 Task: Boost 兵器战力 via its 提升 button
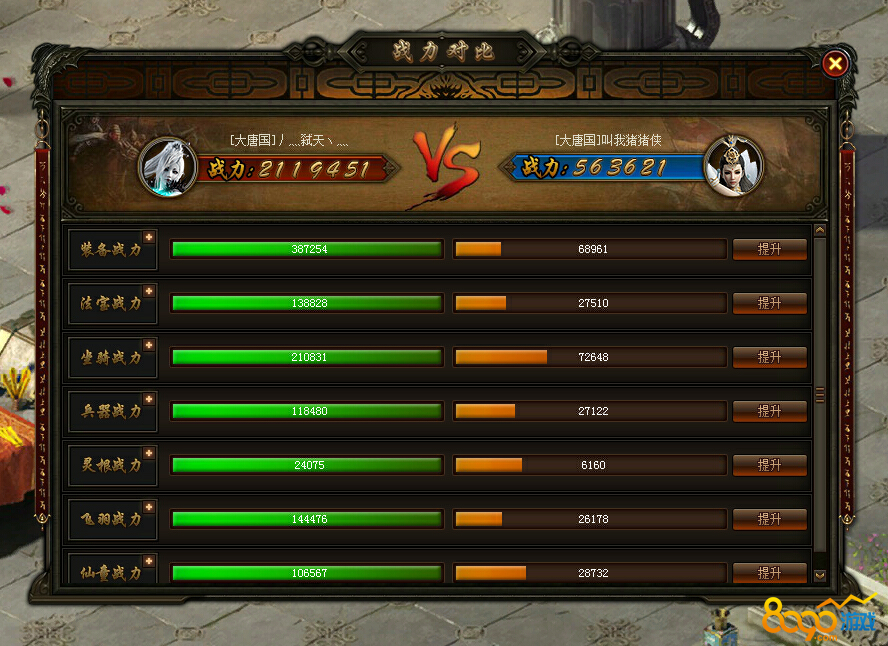tap(769, 411)
